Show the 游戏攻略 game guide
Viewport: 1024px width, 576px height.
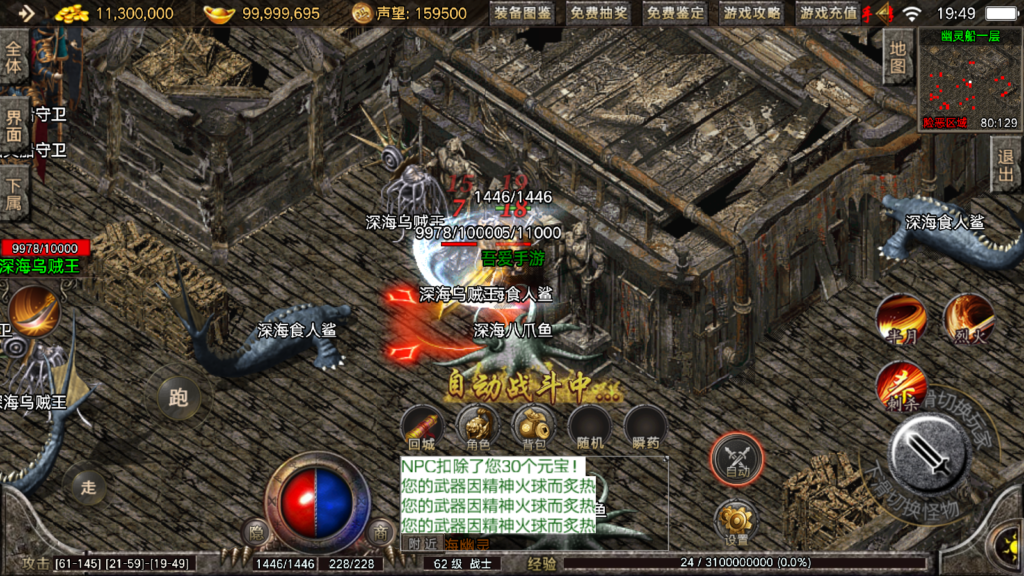pos(752,14)
